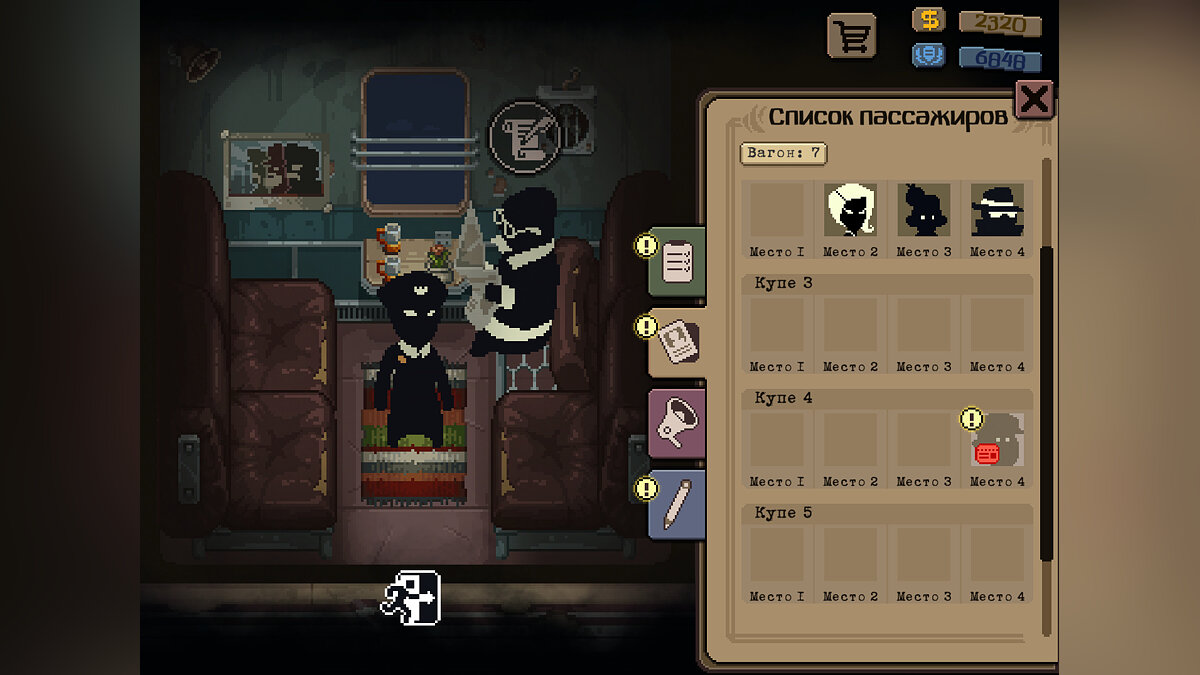Select the passenger silhouette with hair bun
Image resolution: width=1200 pixels, height=675 pixels.
point(923,210)
